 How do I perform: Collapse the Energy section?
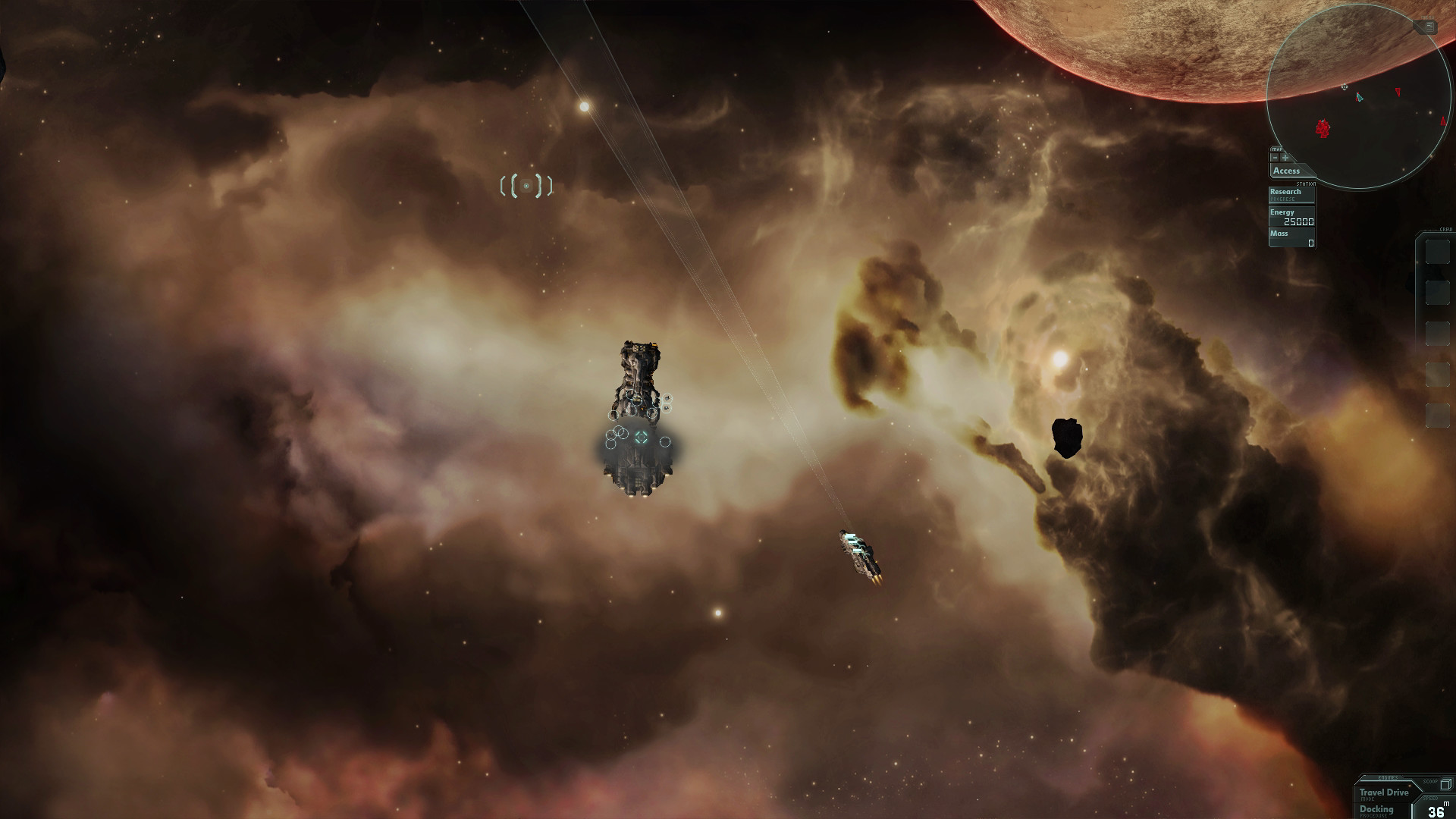click(1282, 212)
